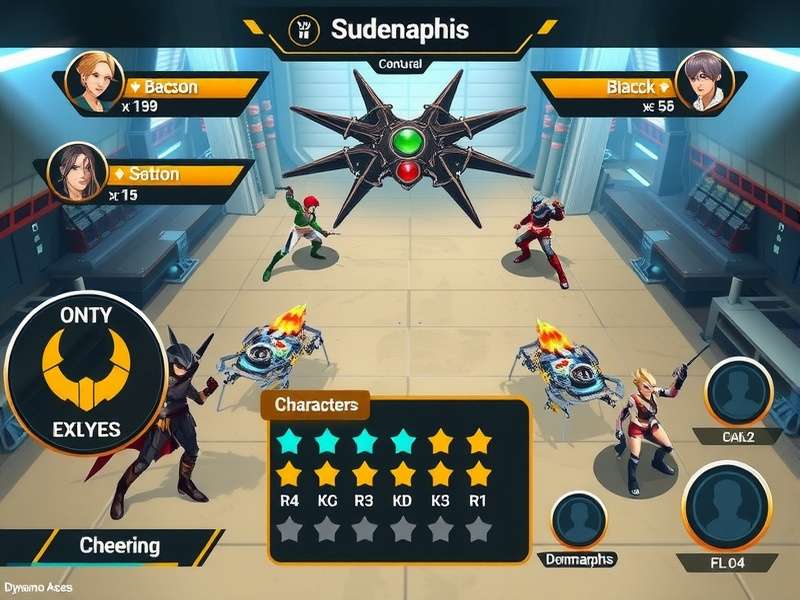The width and height of the screenshot is (800, 600).
Task: Activate the ONTY EXLYES emblem button
Action: [84, 372]
